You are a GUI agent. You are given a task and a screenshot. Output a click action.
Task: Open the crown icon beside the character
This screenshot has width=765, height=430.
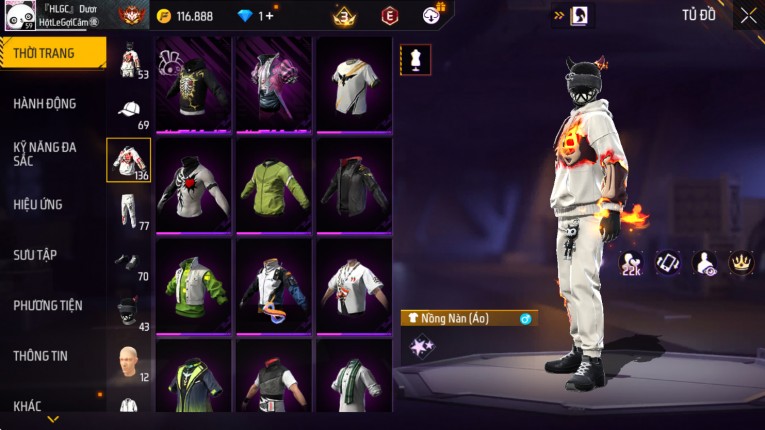(x=741, y=262)
